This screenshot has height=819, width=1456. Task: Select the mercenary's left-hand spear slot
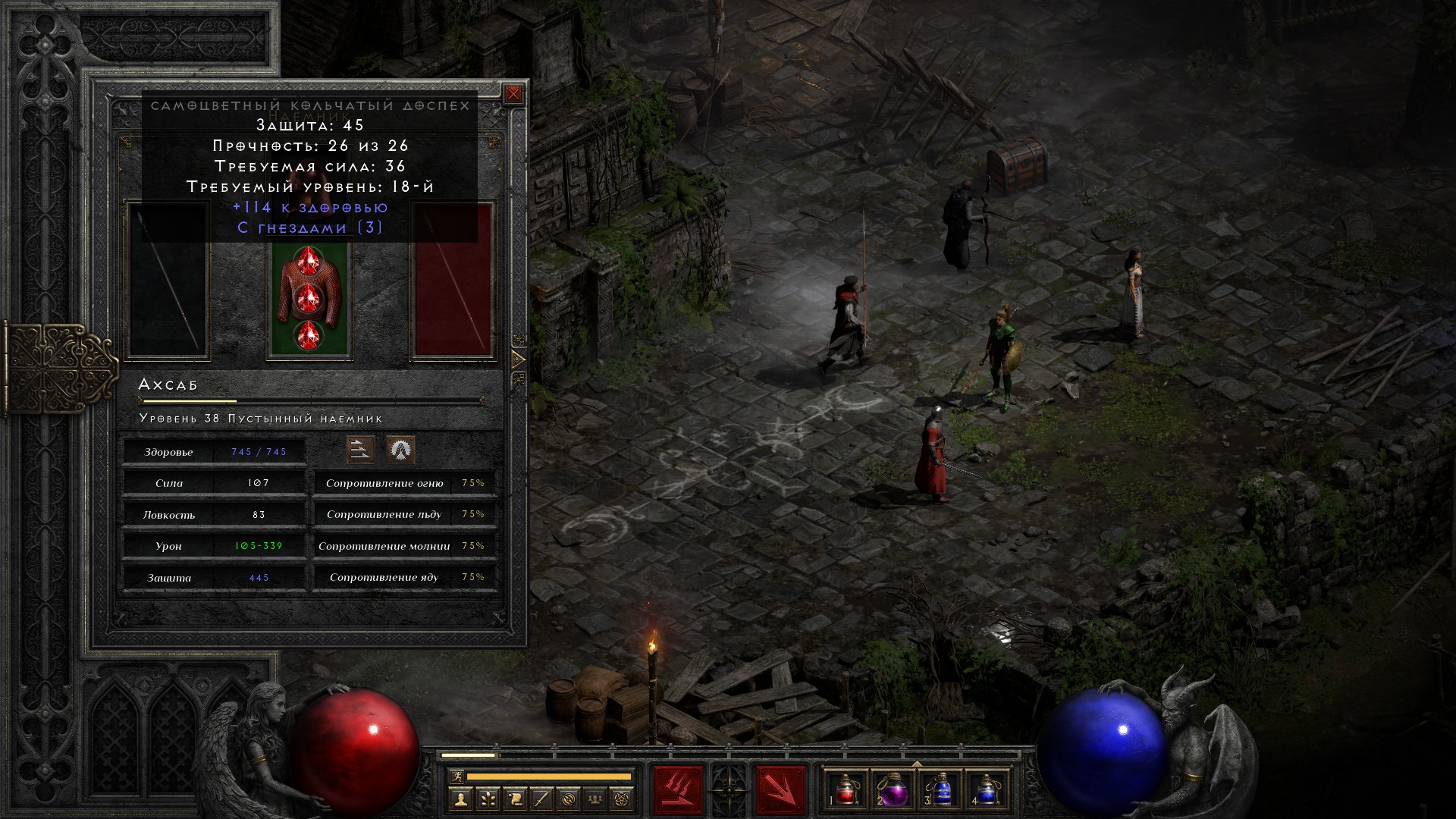pos(168,281)
